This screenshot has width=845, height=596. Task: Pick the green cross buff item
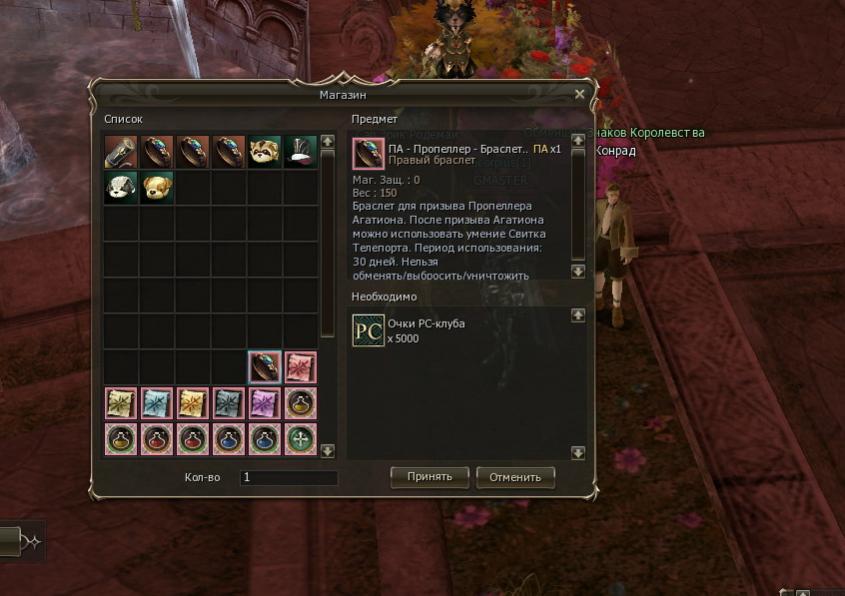click(300, 439)
